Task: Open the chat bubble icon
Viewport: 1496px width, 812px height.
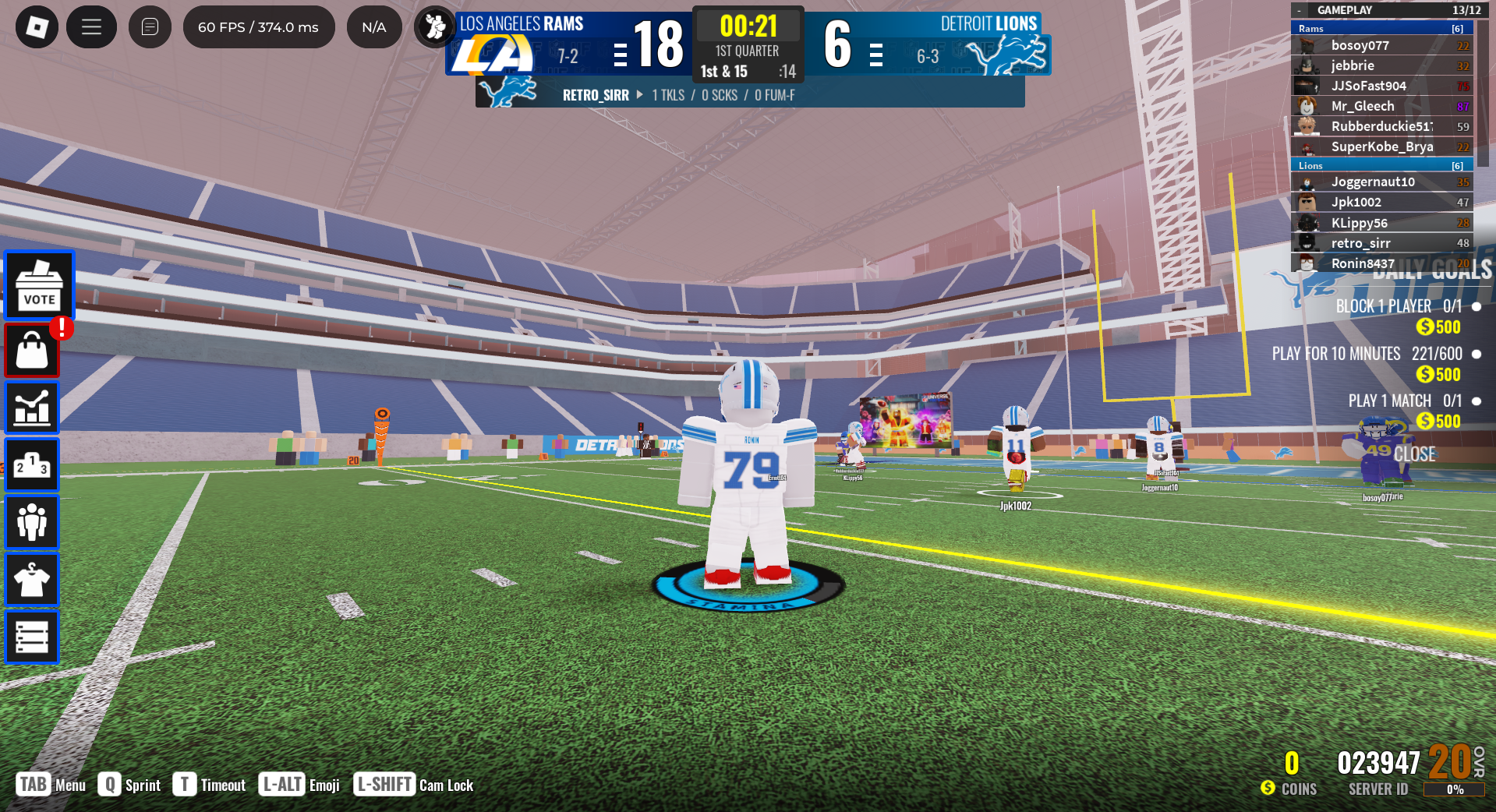Action: pos(150,26)
